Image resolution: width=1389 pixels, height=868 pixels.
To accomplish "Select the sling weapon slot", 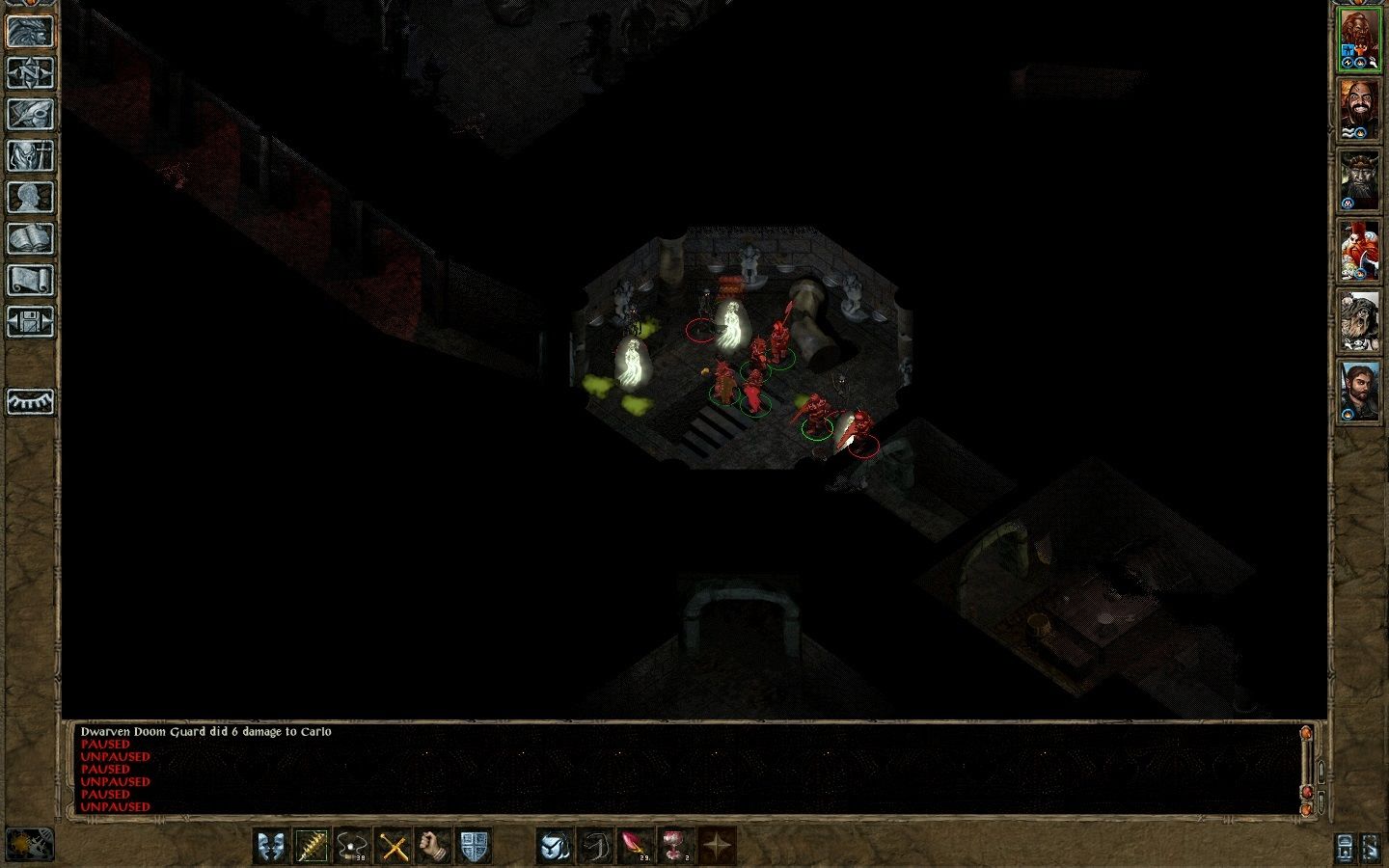I will 352,847.
